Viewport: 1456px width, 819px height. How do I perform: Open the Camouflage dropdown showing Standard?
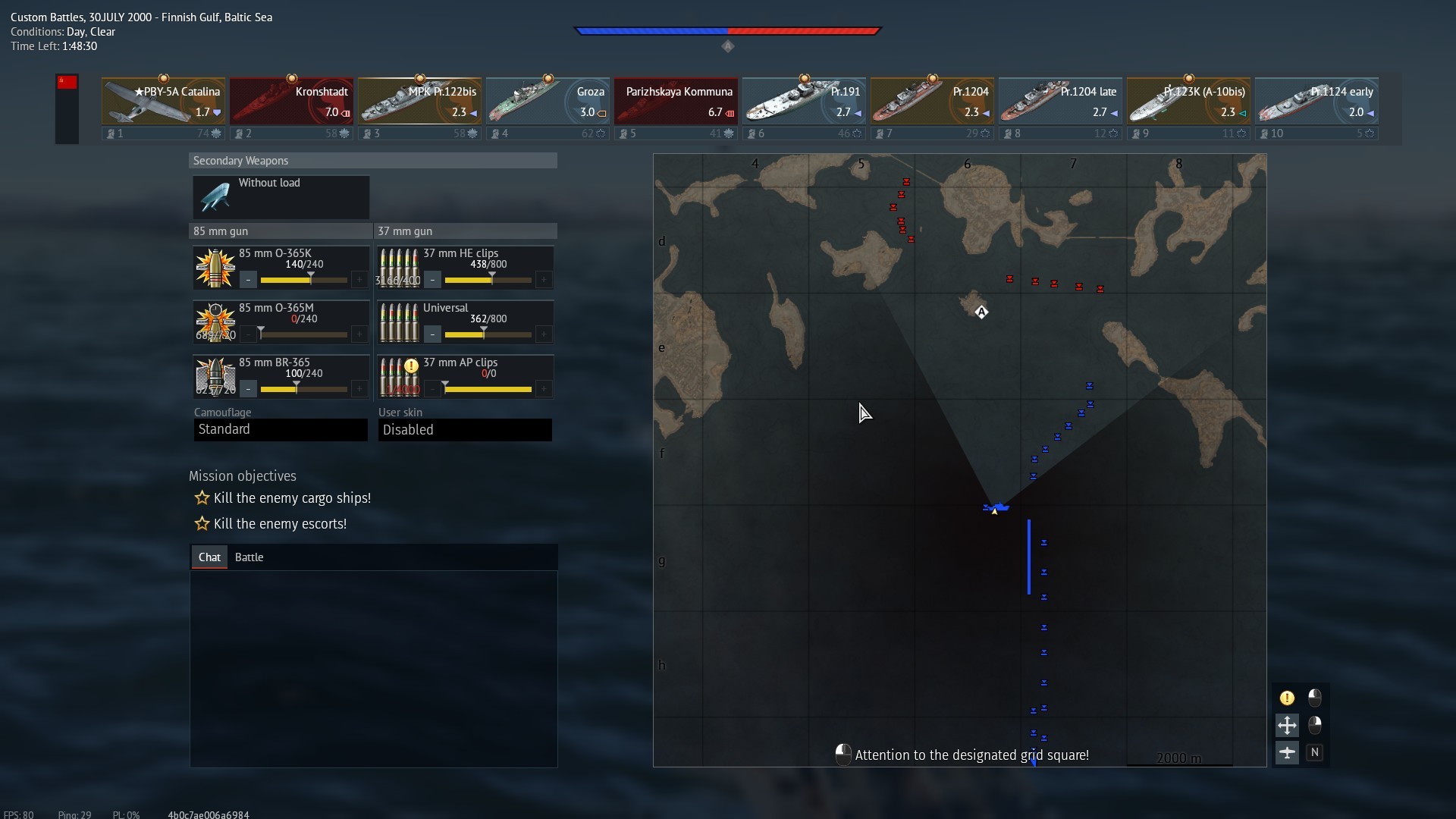click(x=280, y=429)
